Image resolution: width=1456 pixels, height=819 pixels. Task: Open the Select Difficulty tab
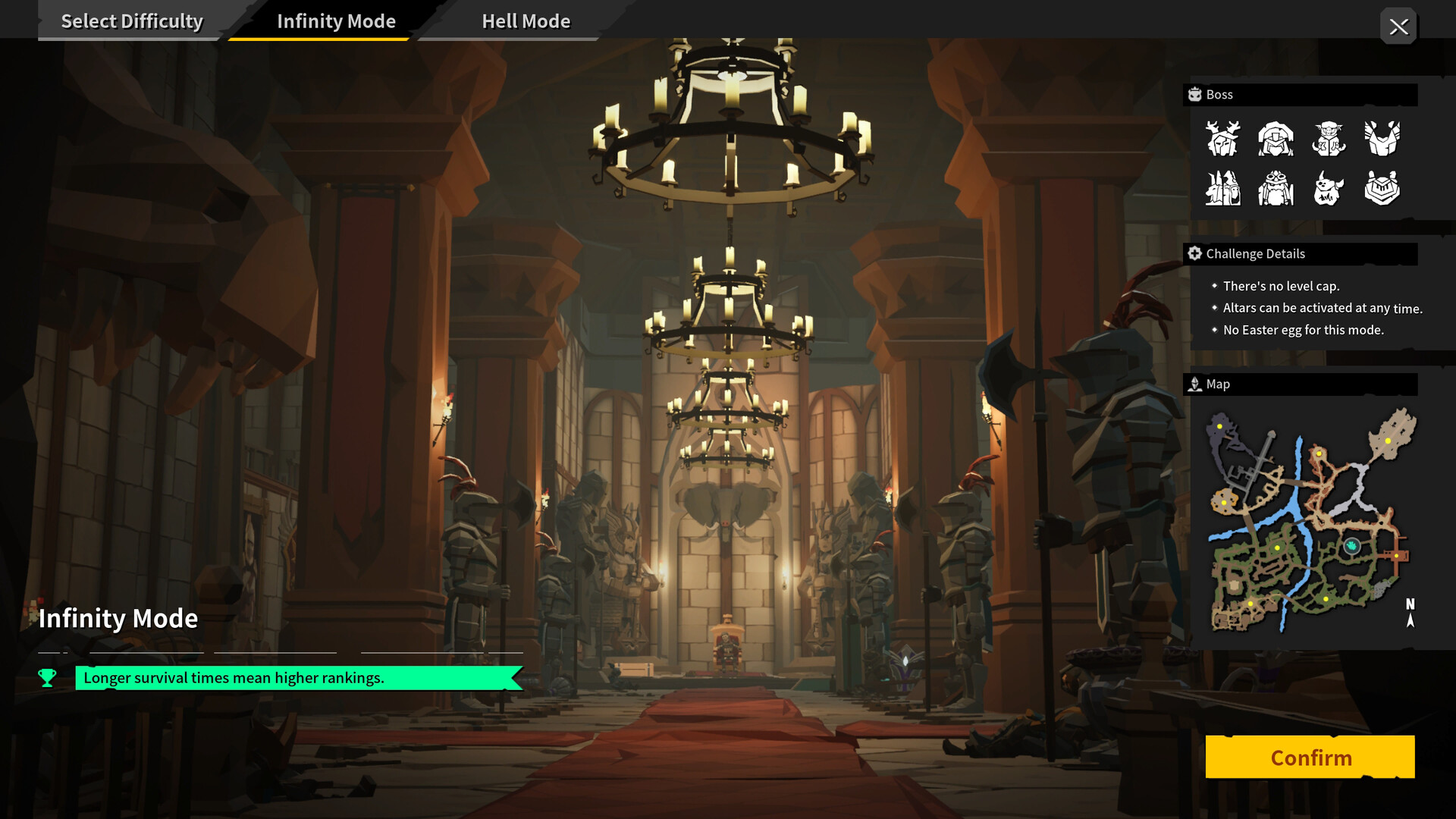[x=133, y=20]
